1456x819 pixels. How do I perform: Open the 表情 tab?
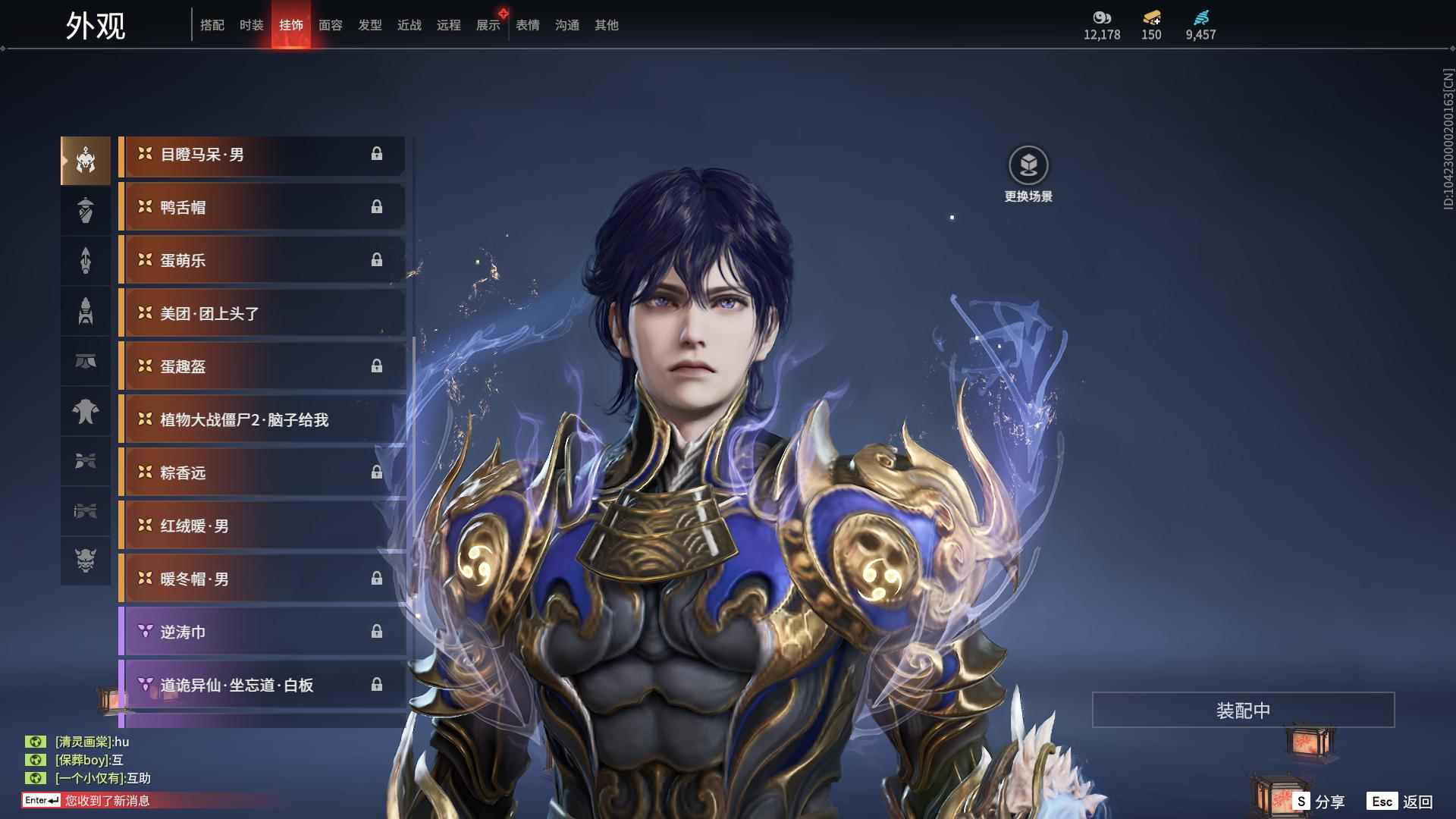(x=528, y=25)
